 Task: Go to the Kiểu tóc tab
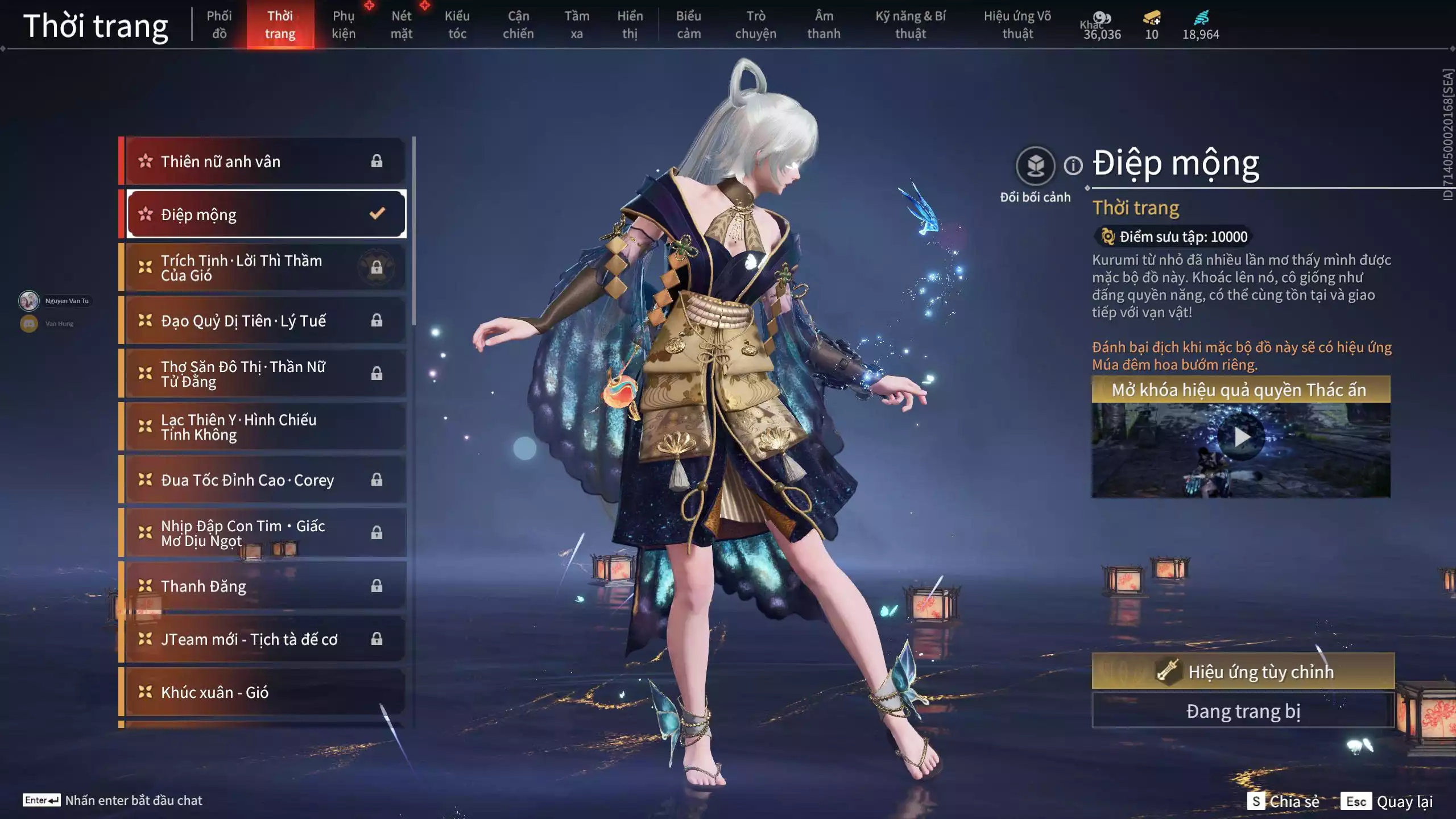point(457,25)
